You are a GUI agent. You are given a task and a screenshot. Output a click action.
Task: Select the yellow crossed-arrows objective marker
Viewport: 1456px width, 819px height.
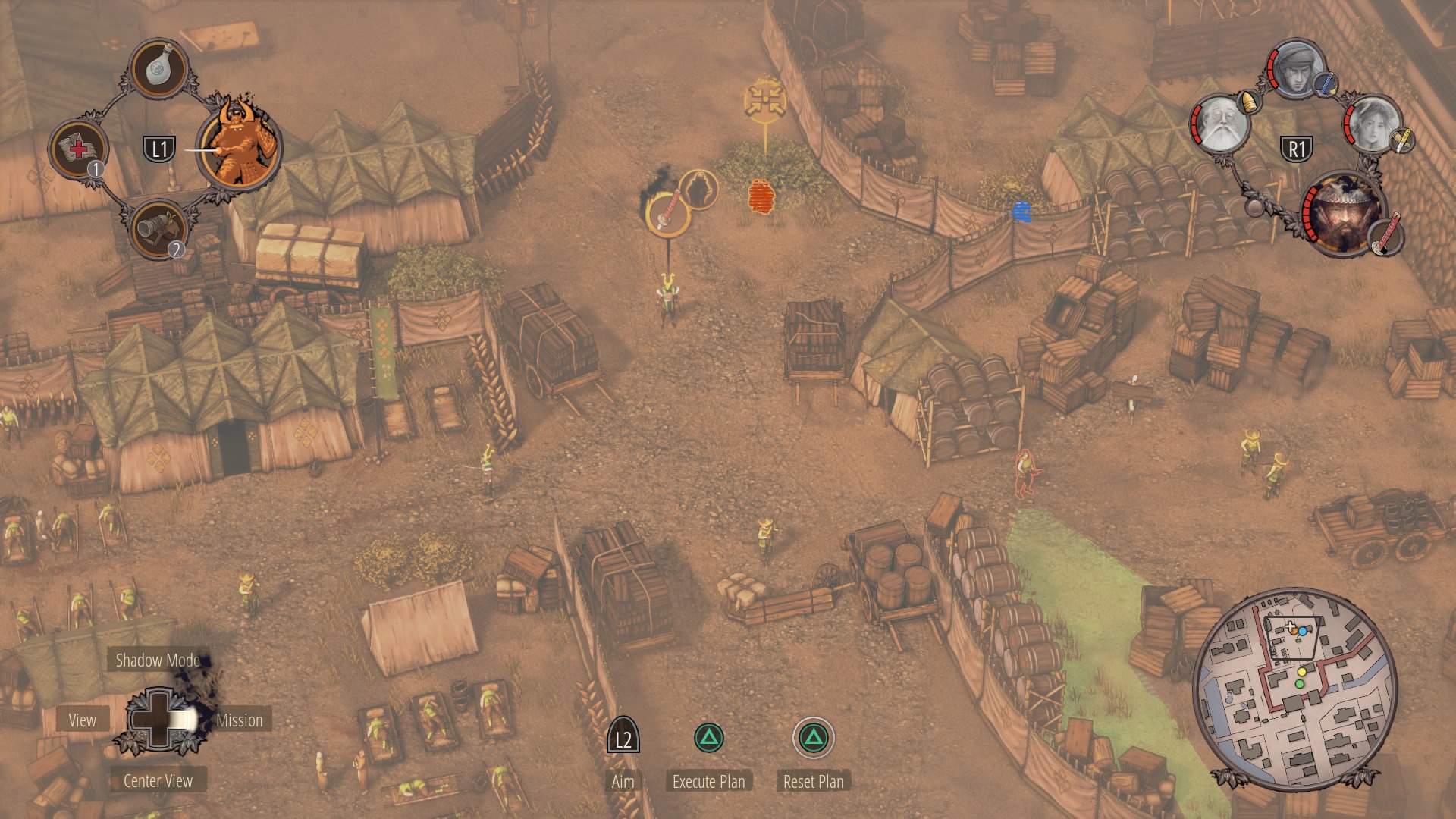click(764, 100)
